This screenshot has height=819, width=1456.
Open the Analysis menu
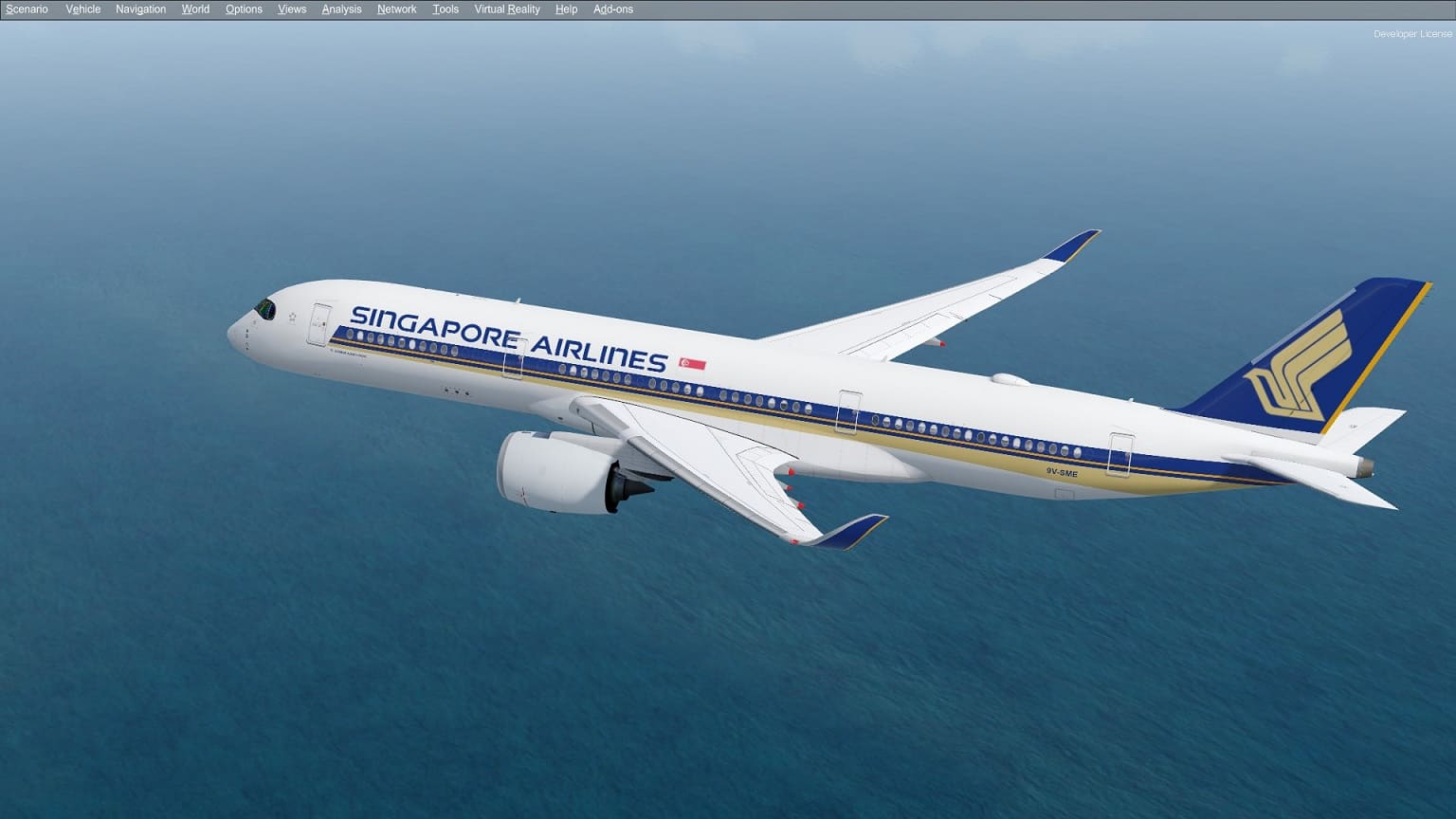[x=341, y=9]
